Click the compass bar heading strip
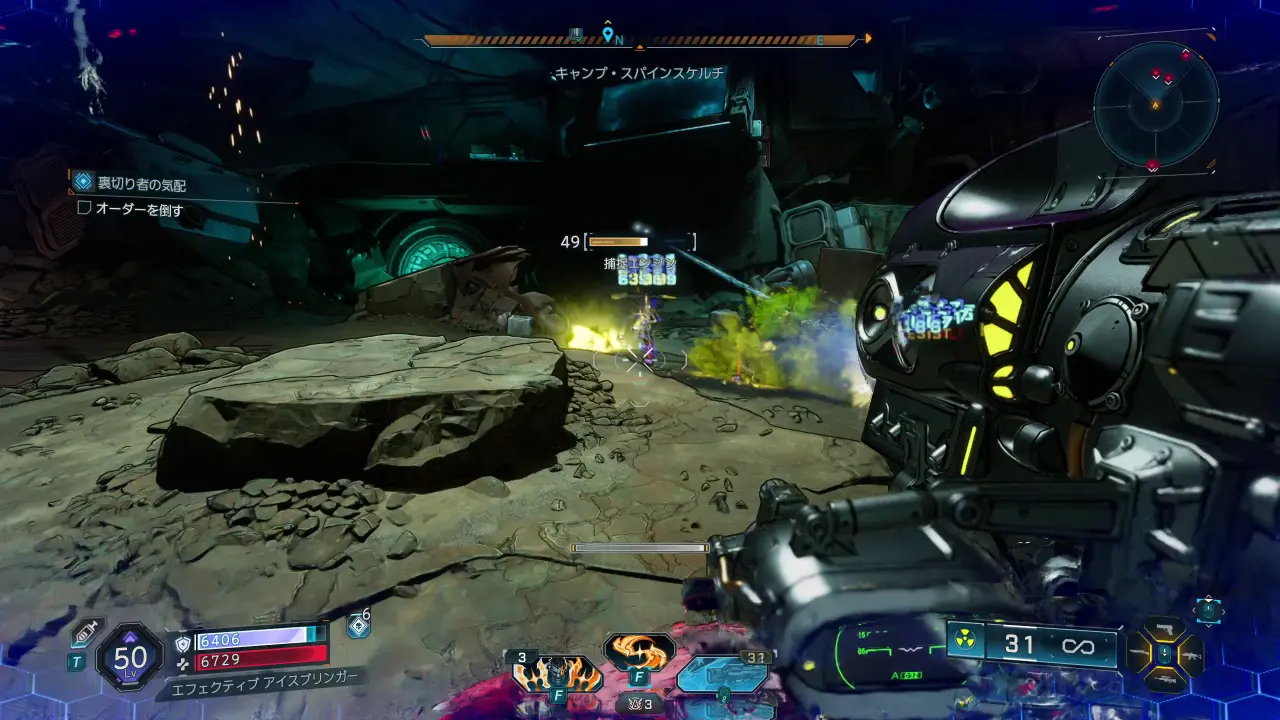This screenshot has width=1280, height=720. (x=640, y=41)
